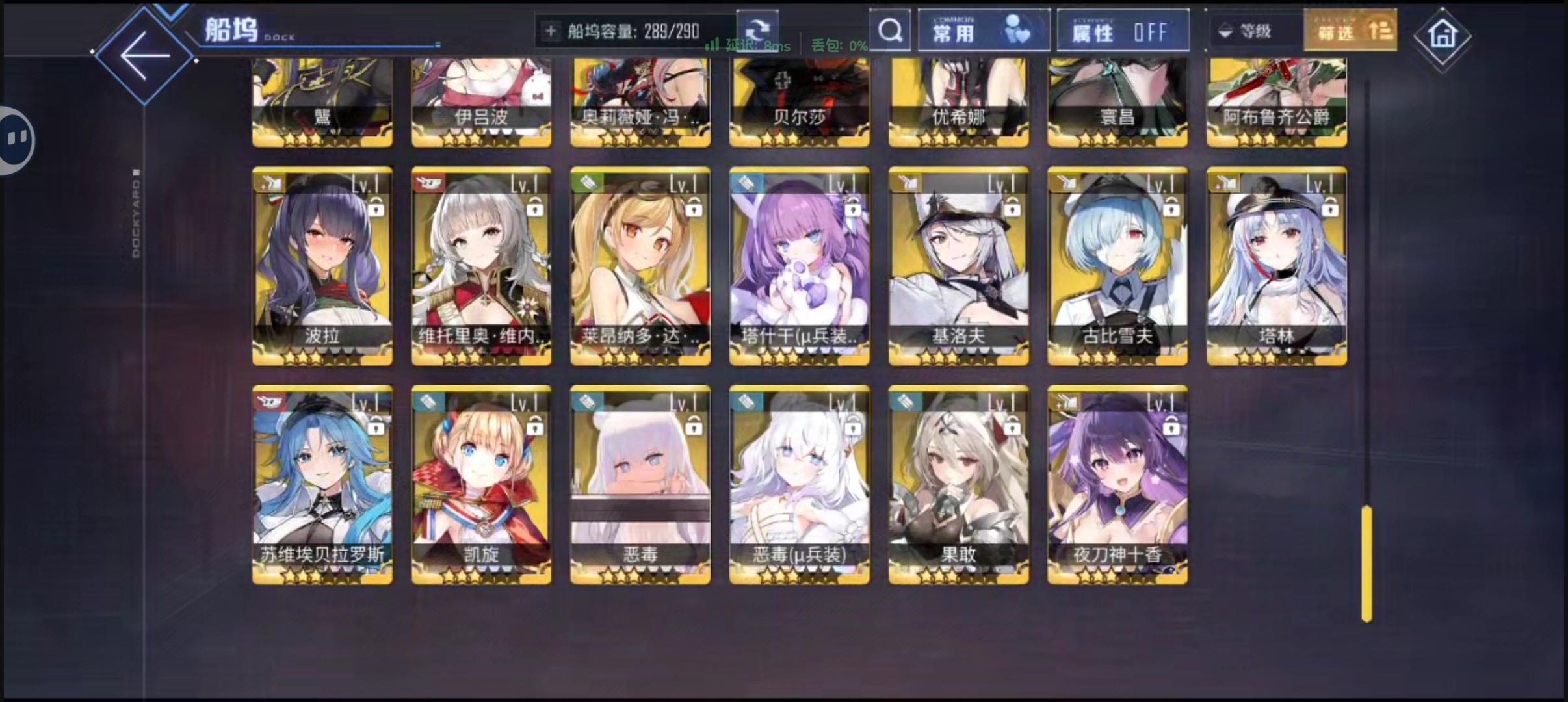Click the torpedo type icon on 塔什干(μ兵装) card
Screen dimensions: 1568x702
coord(745,183)
